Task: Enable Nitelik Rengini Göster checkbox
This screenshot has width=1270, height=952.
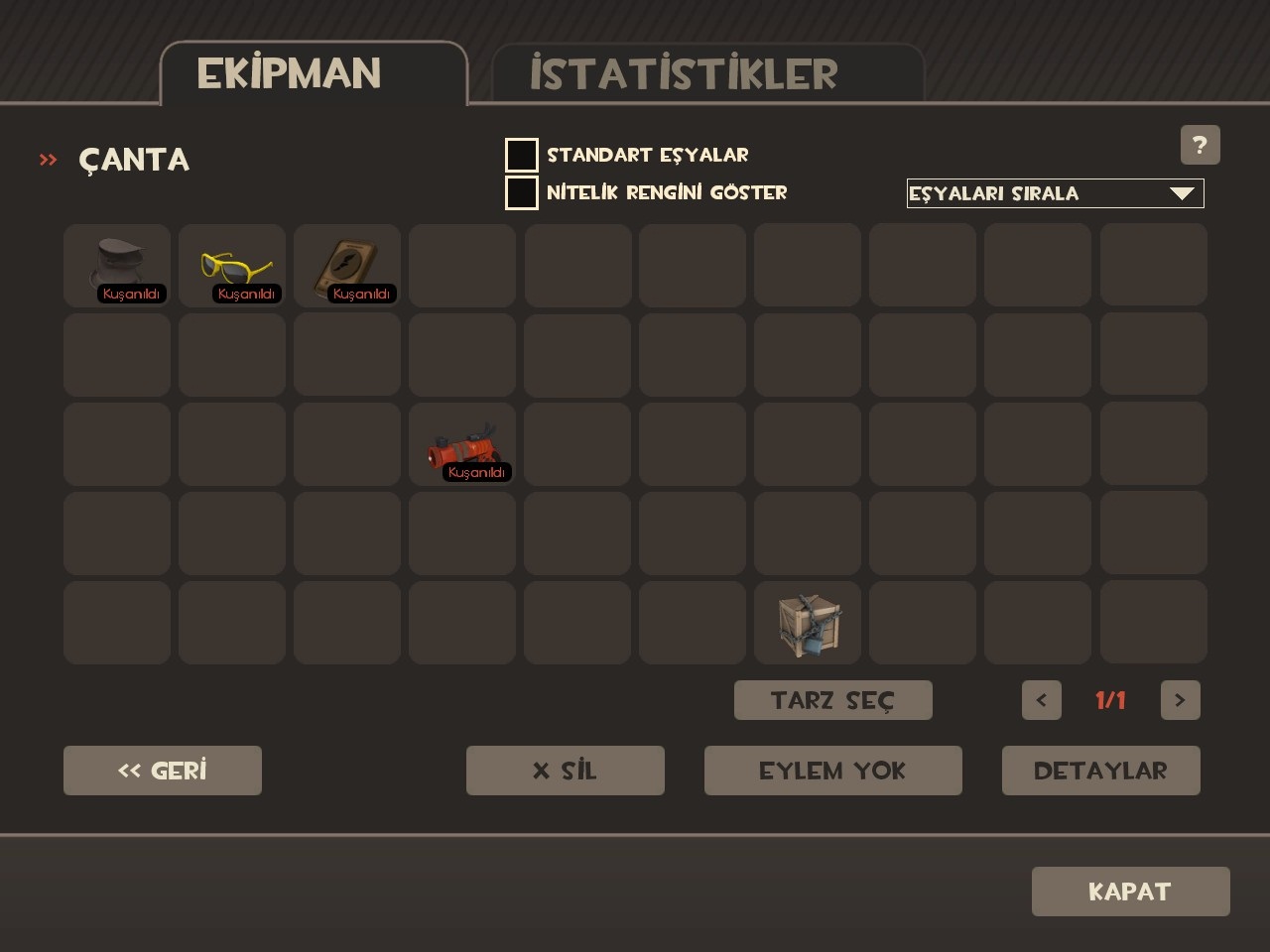Action: (x=522, y=193)
